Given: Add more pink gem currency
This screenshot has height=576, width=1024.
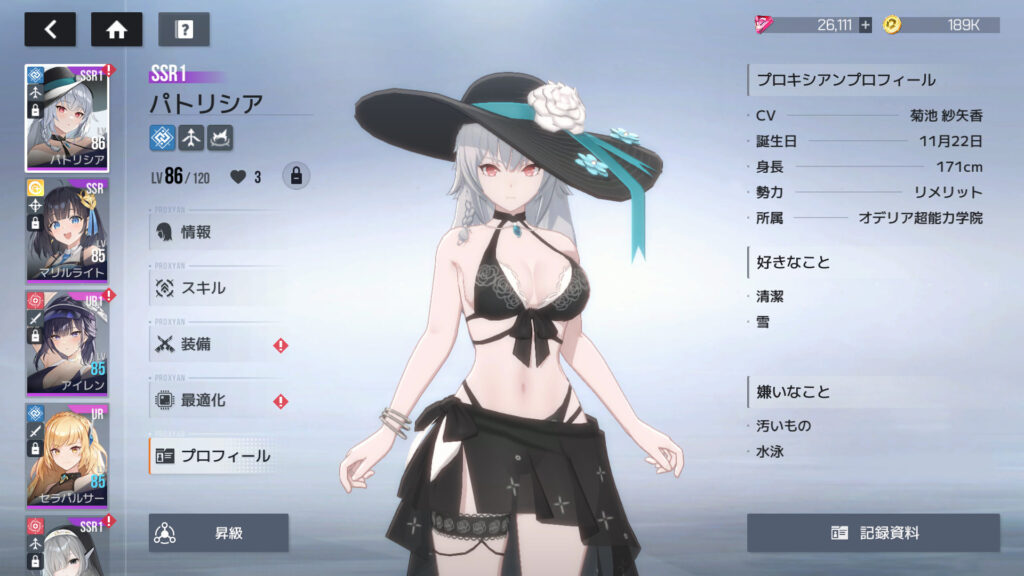Looking at the screenshot, I should pos(865,25).
